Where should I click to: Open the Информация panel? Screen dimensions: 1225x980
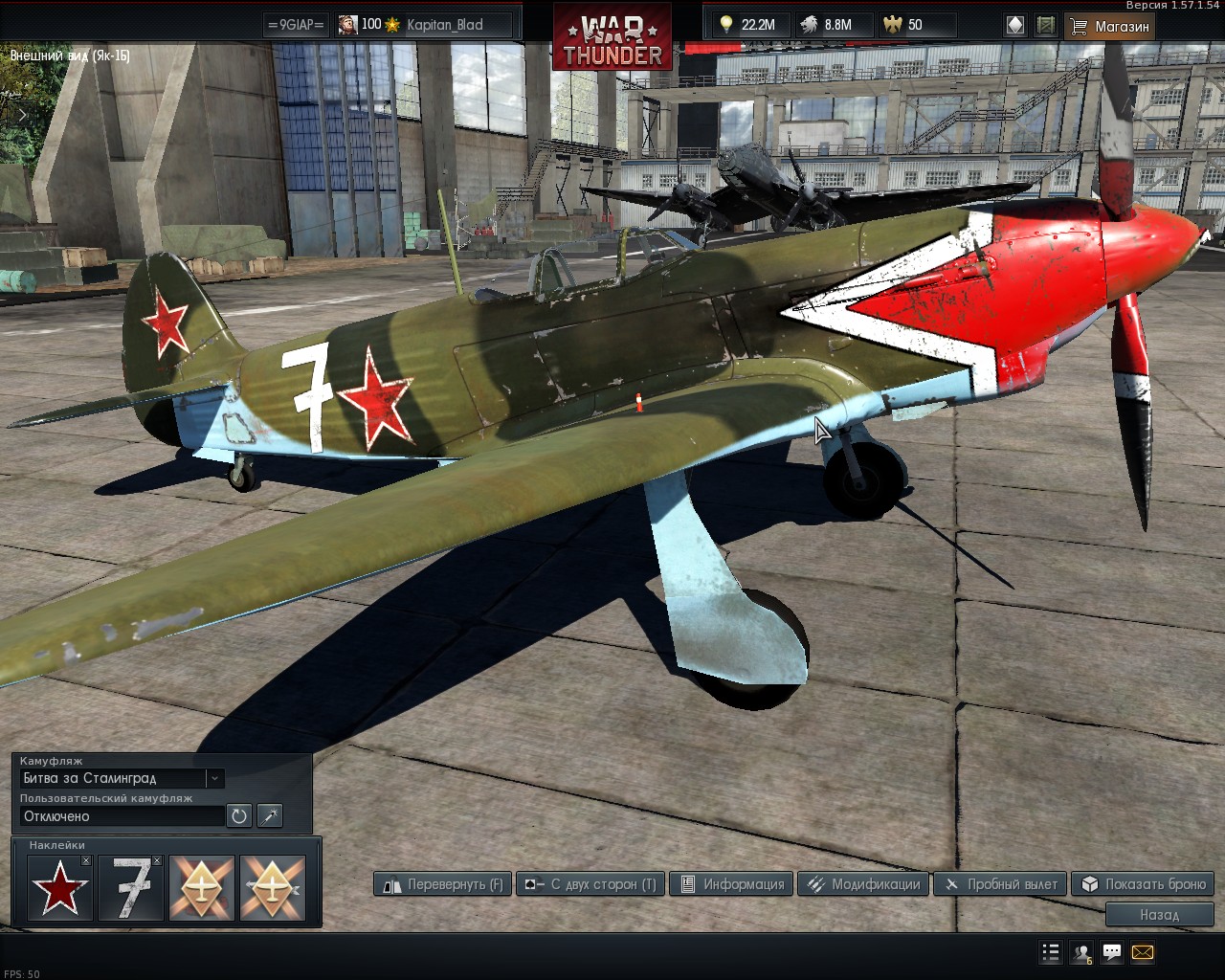(732, 884)
